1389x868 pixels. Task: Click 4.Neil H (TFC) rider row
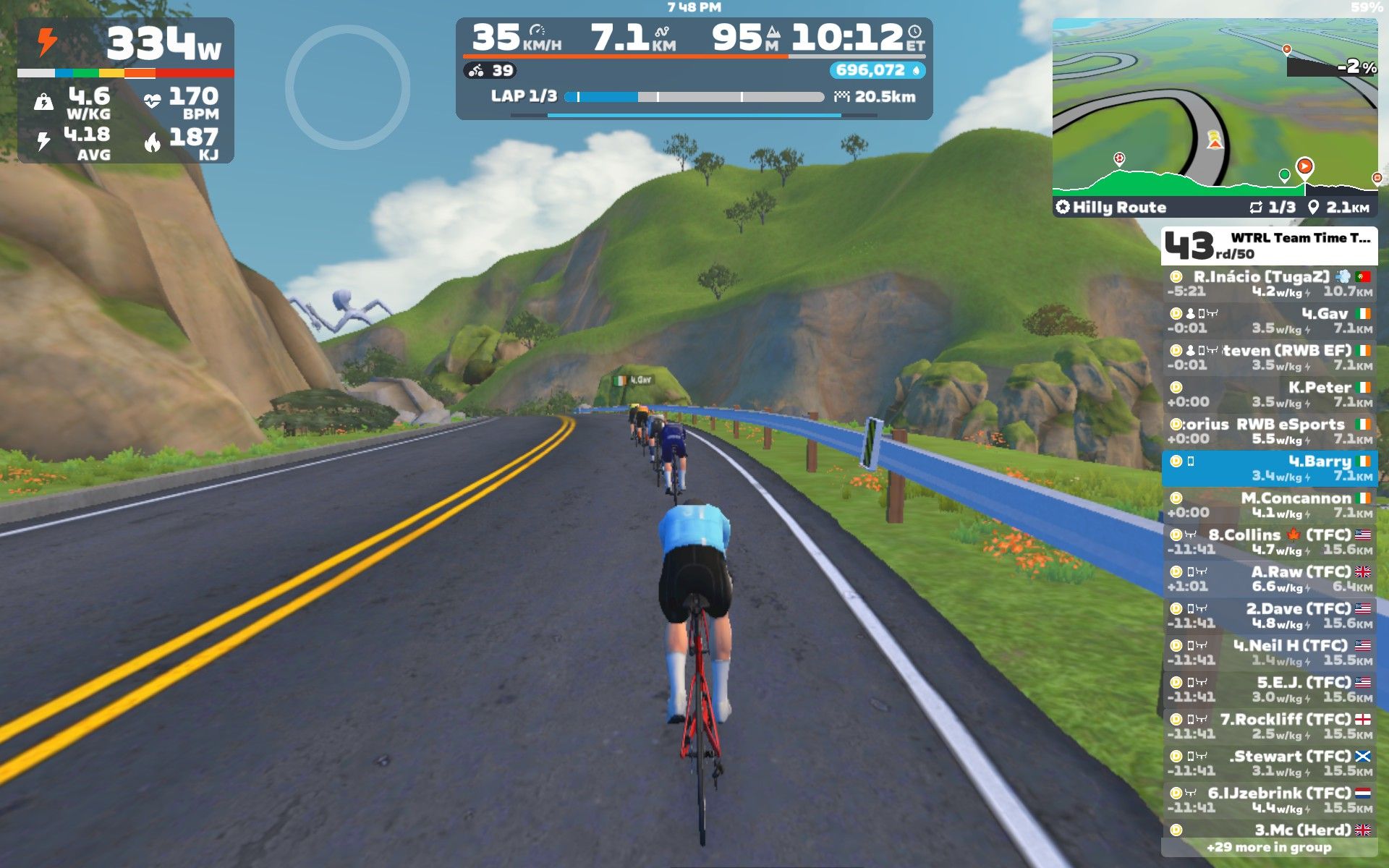[x=1269, y=652]
